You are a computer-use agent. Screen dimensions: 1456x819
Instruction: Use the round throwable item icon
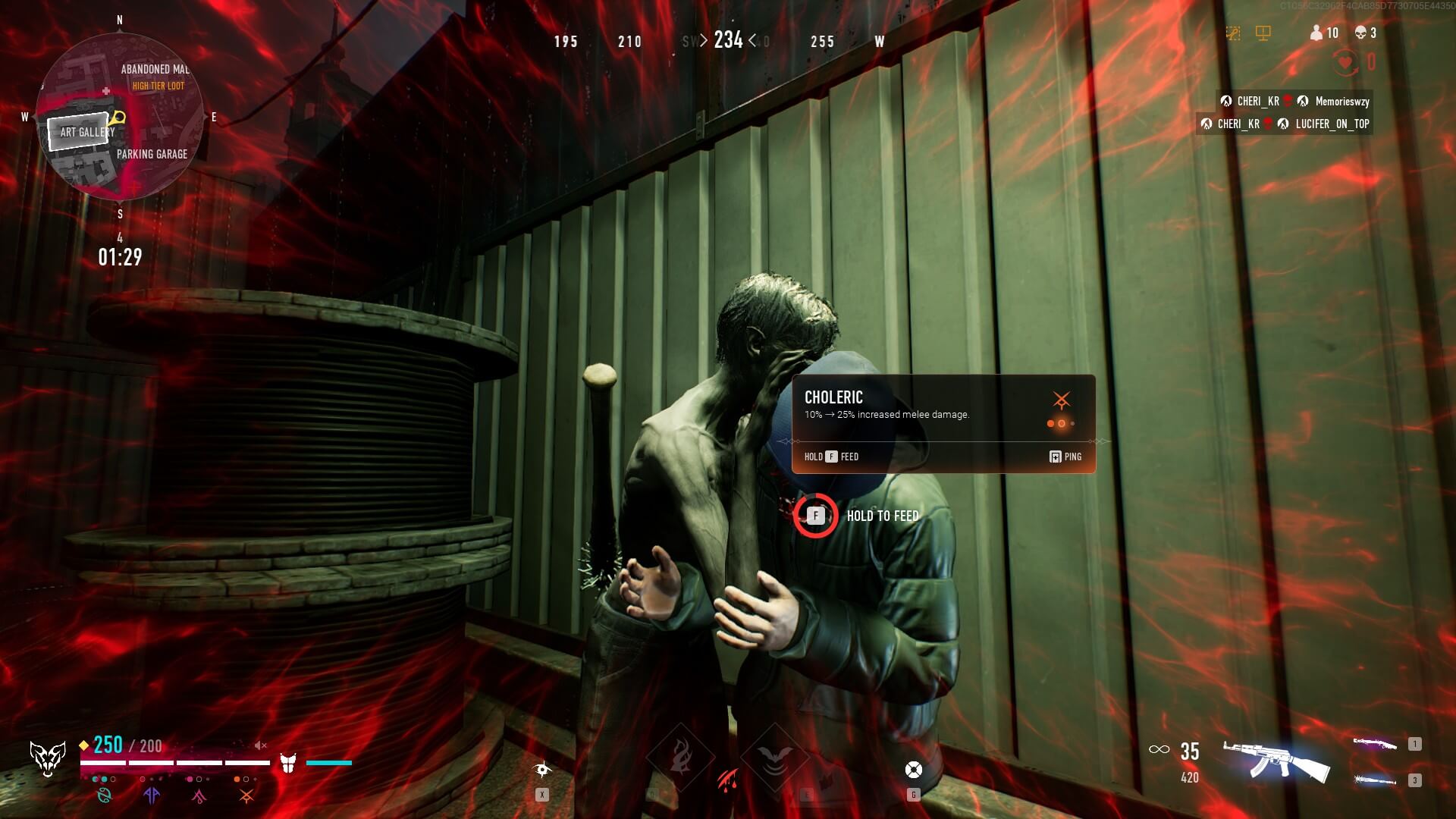tap(914, 770)
